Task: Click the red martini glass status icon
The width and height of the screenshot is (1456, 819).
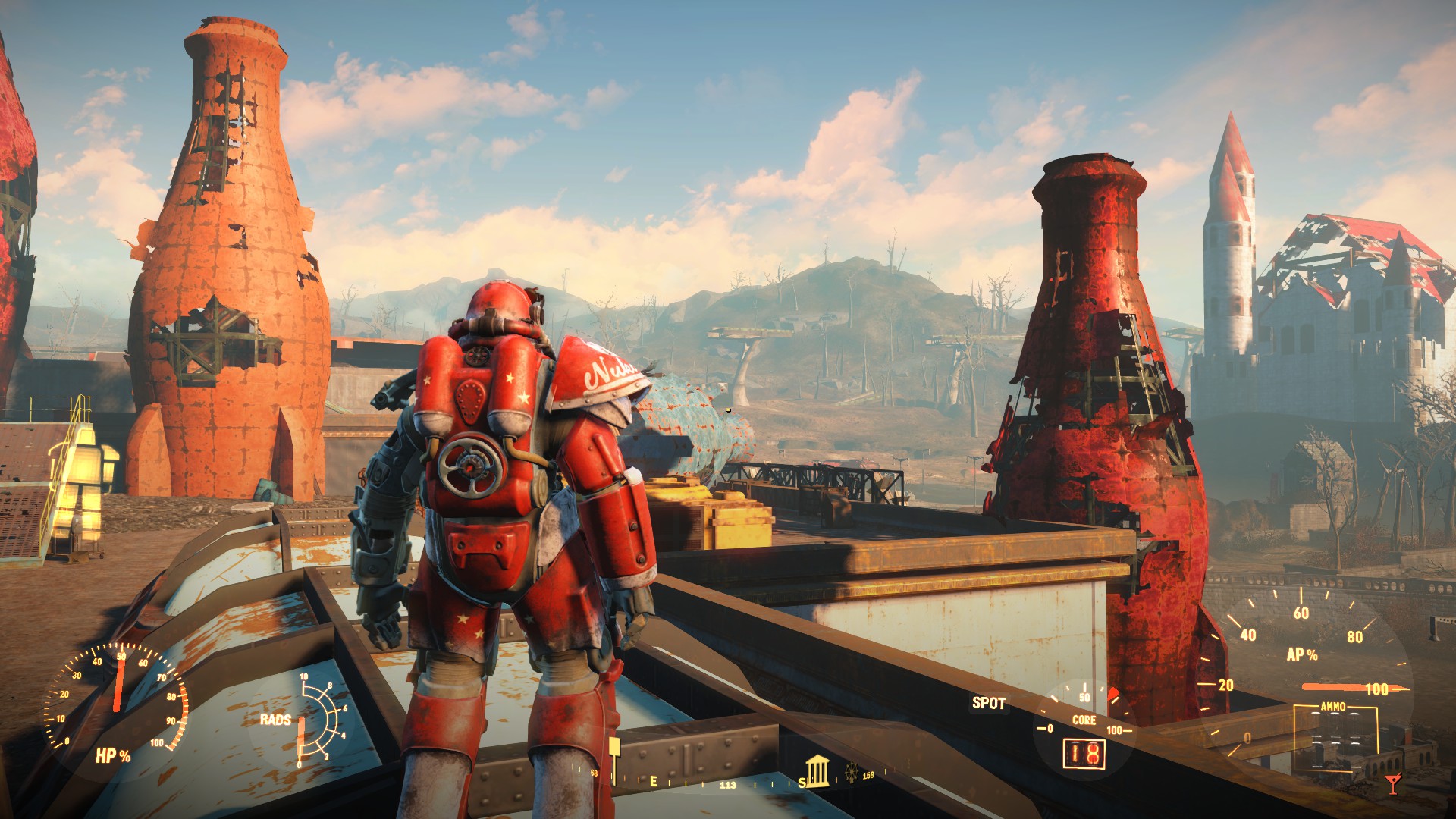Action: click(x=1392, y=783)
